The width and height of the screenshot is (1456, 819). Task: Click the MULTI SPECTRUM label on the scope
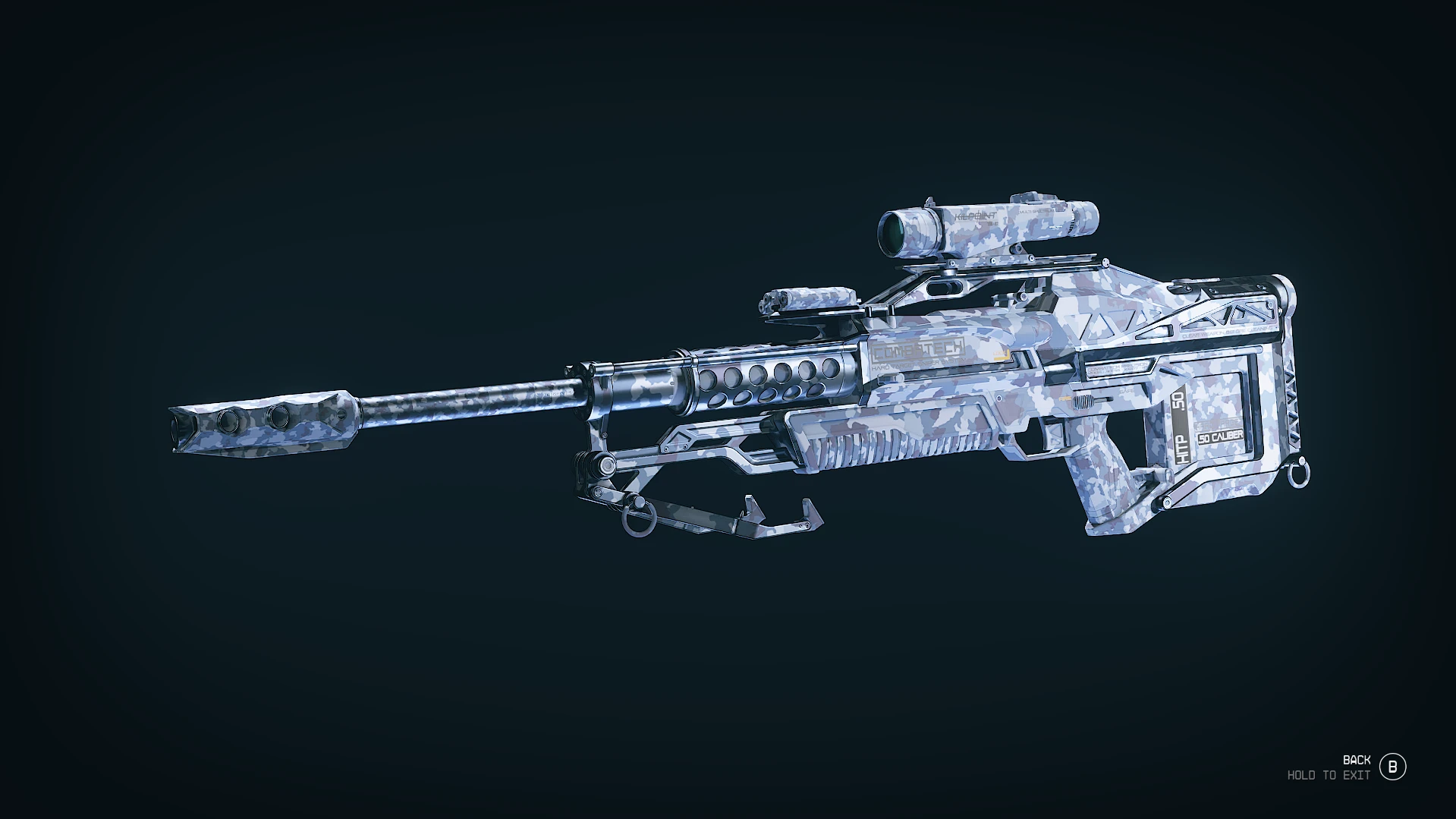(x=1036, y=210)
